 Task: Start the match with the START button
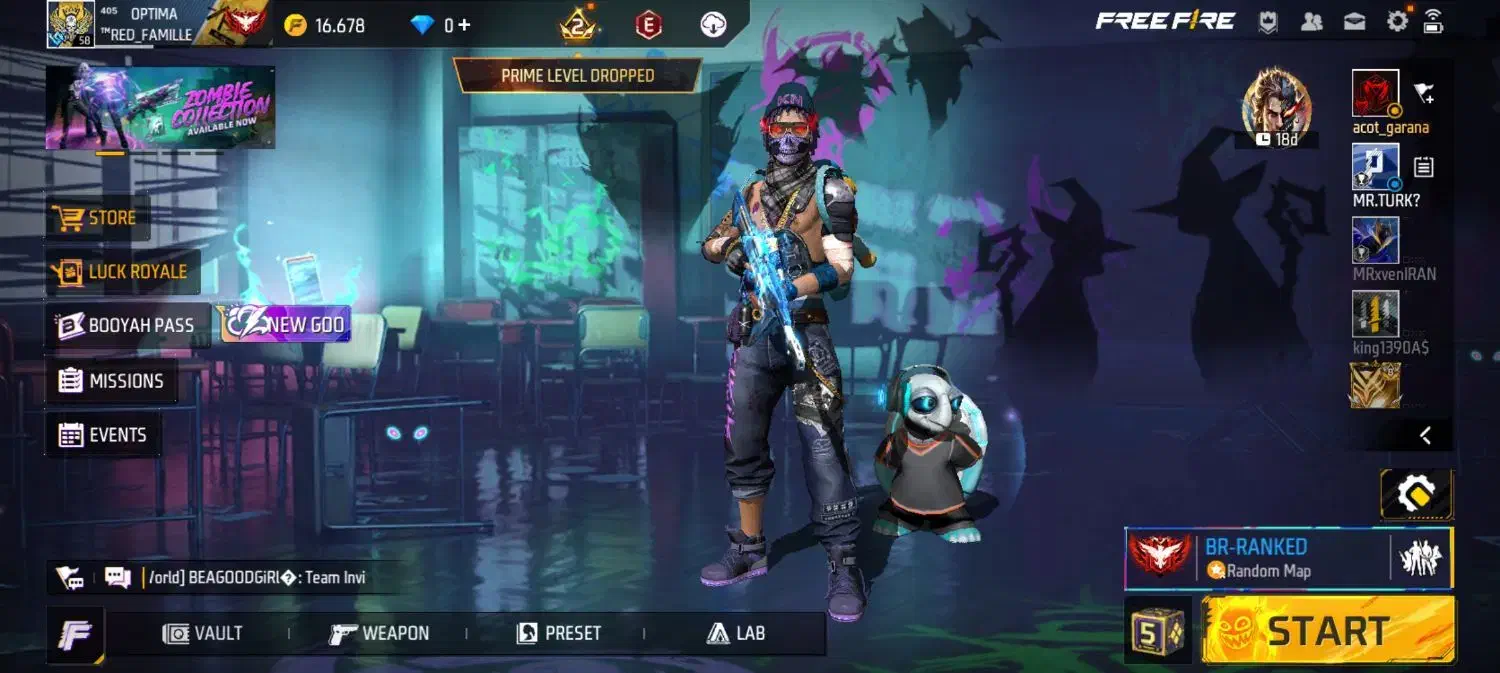click(x=1328, y=631)
